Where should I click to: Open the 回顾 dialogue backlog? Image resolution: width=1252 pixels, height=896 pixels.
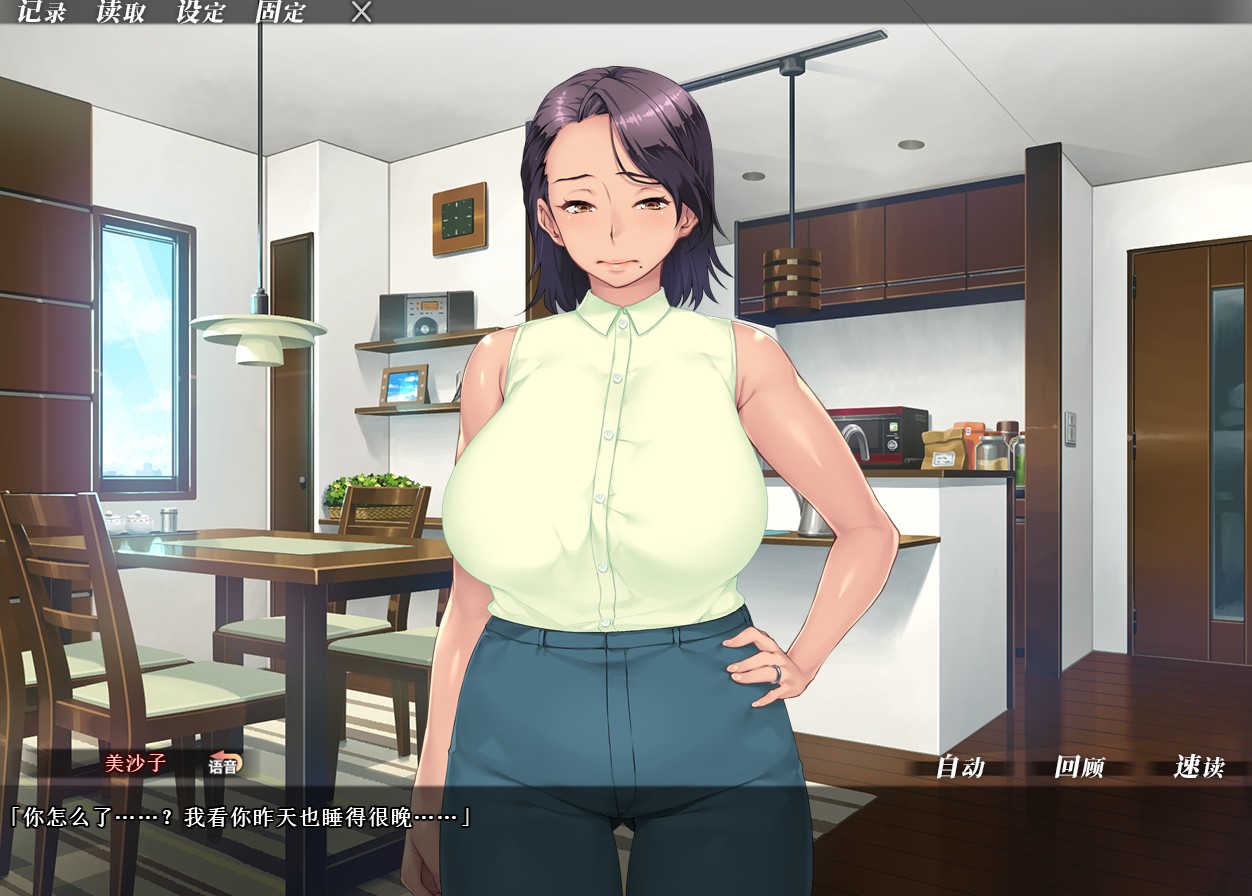coord(1079,767)
